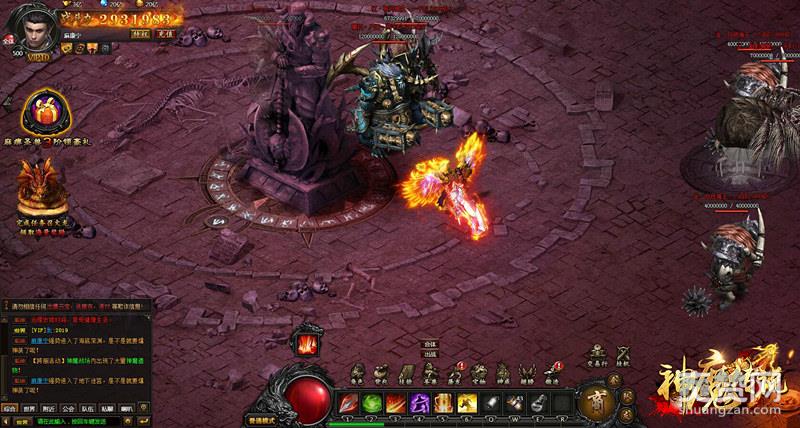Open the golden dragon mount quest icon
800x428 pixels.
point(41,186)
